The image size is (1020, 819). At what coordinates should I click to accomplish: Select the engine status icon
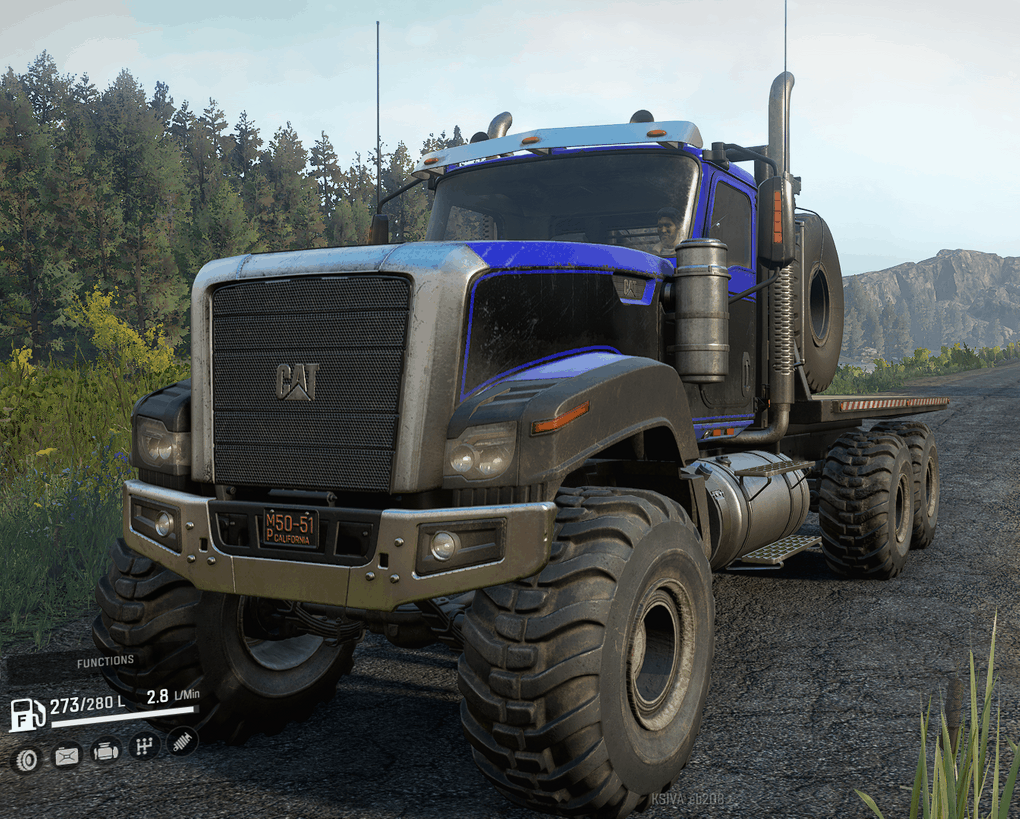(x=105, y=751)
